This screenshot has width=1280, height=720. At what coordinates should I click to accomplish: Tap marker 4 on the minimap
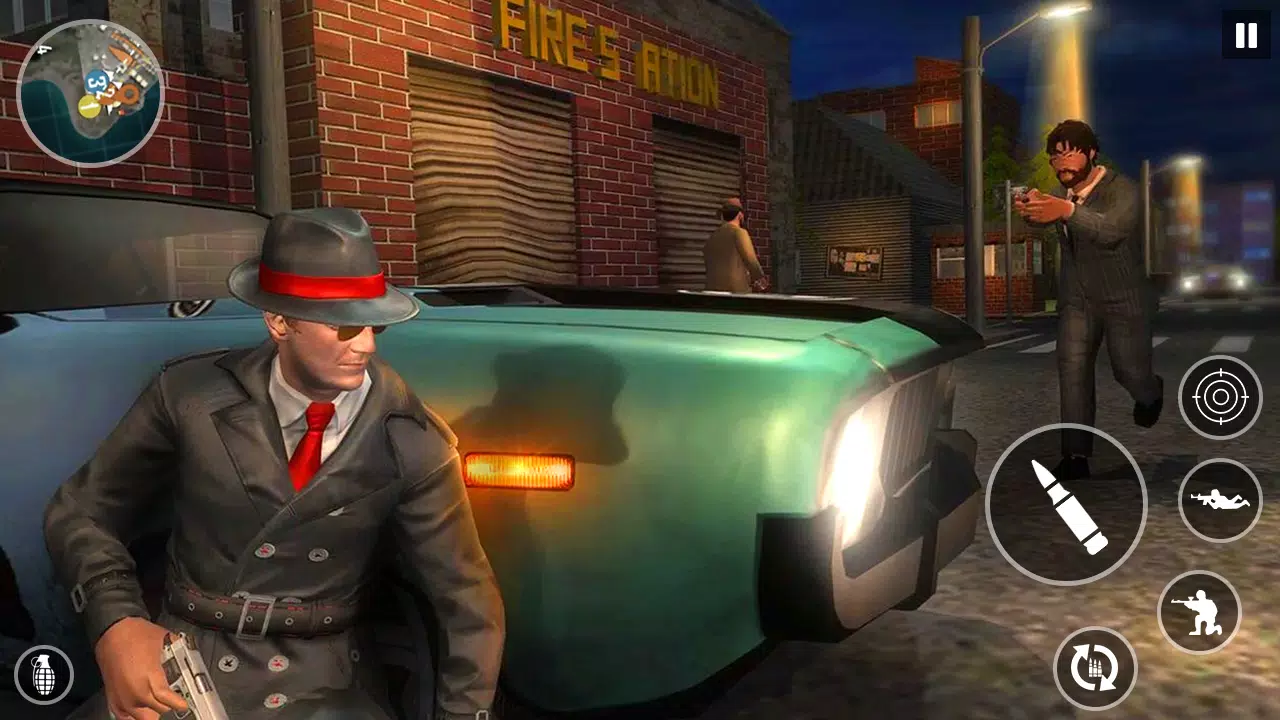click(42, 49)
